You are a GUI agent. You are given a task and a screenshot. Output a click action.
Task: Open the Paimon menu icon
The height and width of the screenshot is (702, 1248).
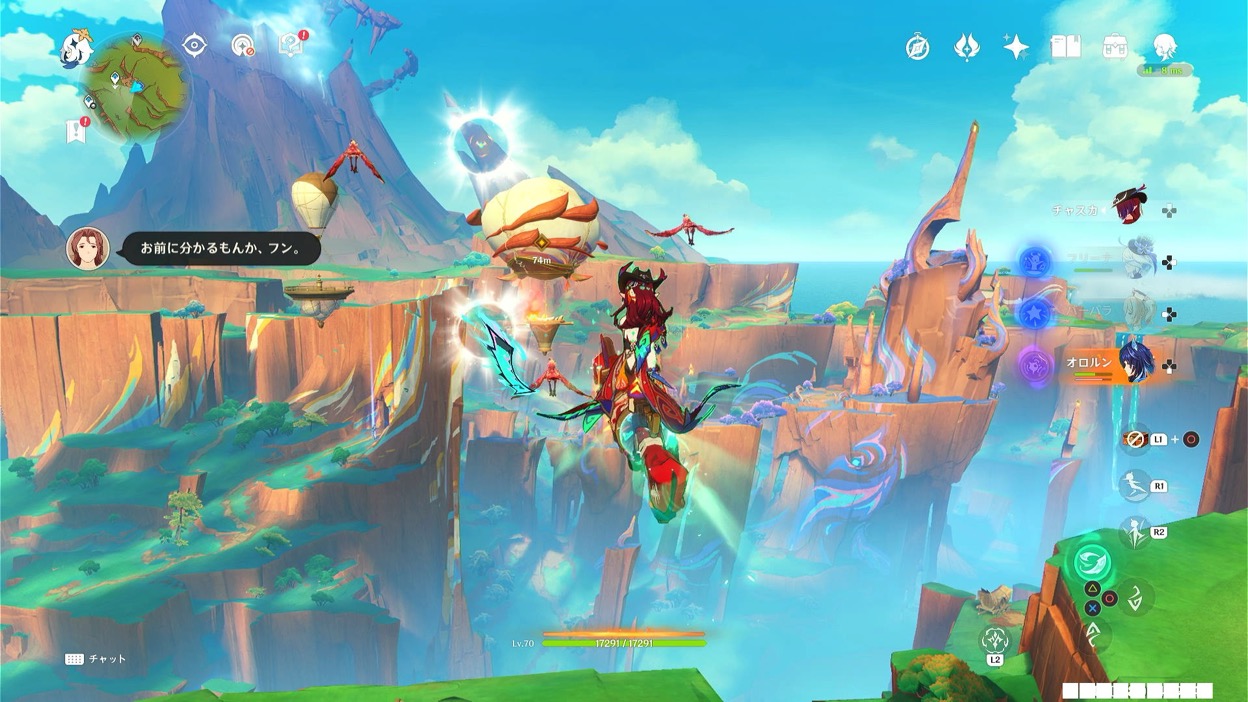tap(76, 47)
